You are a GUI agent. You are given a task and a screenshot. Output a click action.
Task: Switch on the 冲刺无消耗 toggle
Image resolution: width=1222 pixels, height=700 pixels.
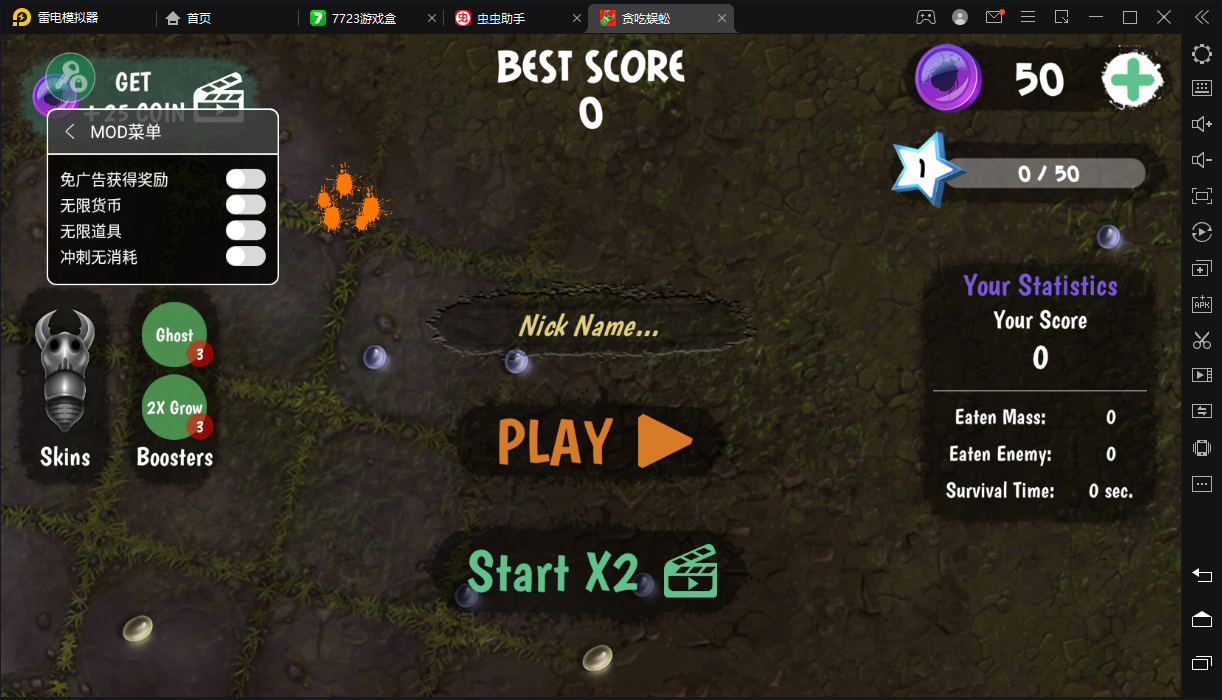coord(245,256)
